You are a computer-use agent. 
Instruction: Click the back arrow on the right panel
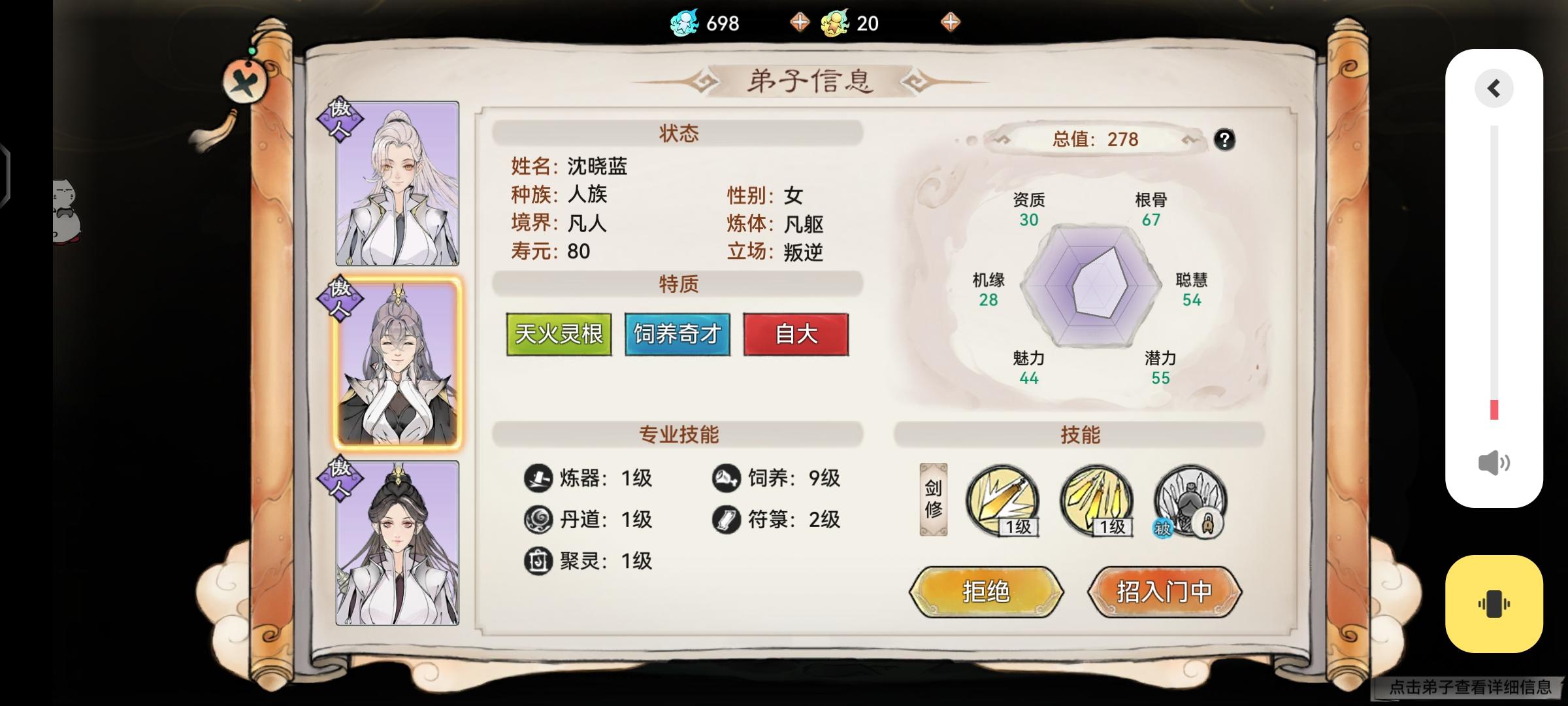(x=1494, y=89)
